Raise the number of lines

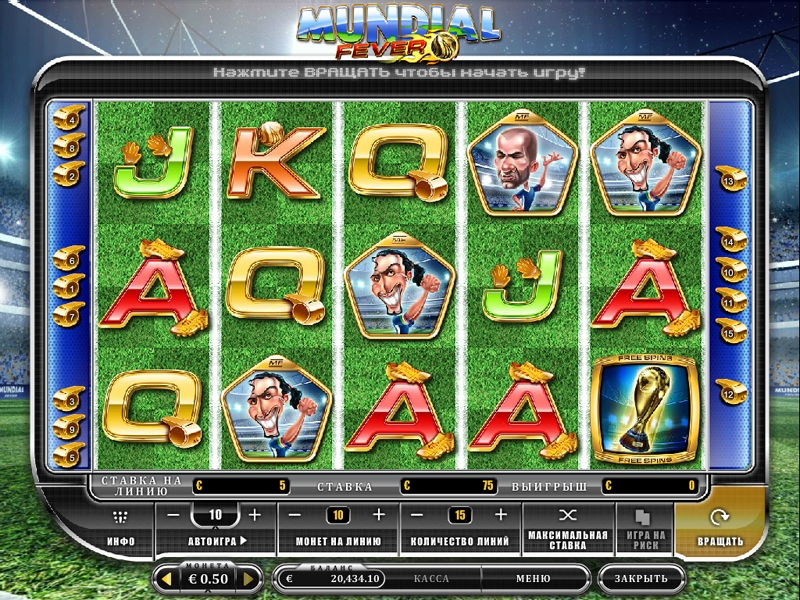click(501, 515)
